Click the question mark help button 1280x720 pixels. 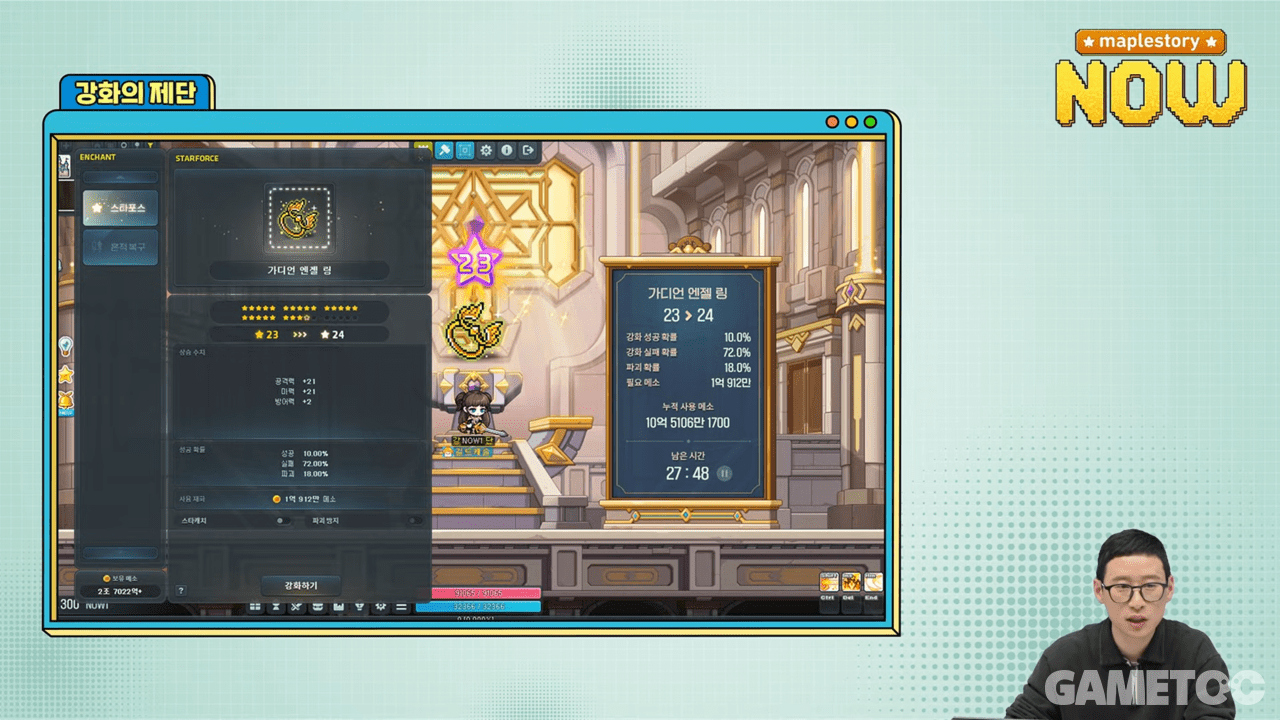[181, 589]
